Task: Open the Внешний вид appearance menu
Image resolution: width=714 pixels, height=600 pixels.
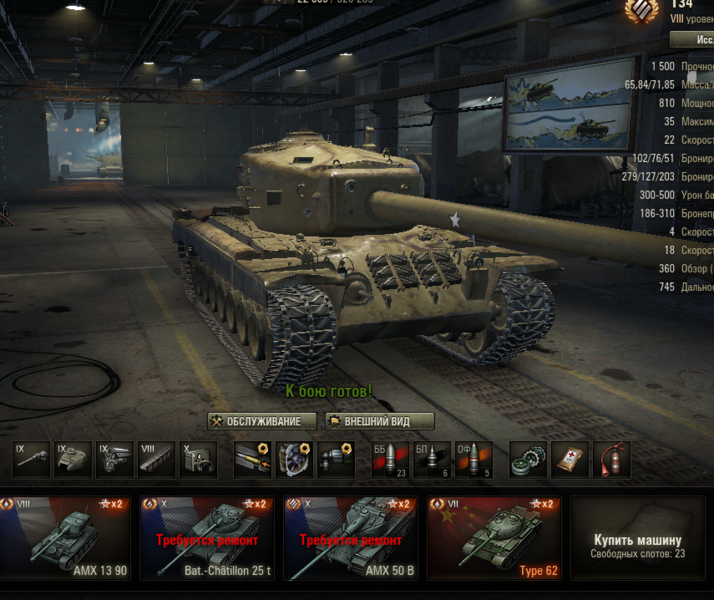Action: coord(380,421)
